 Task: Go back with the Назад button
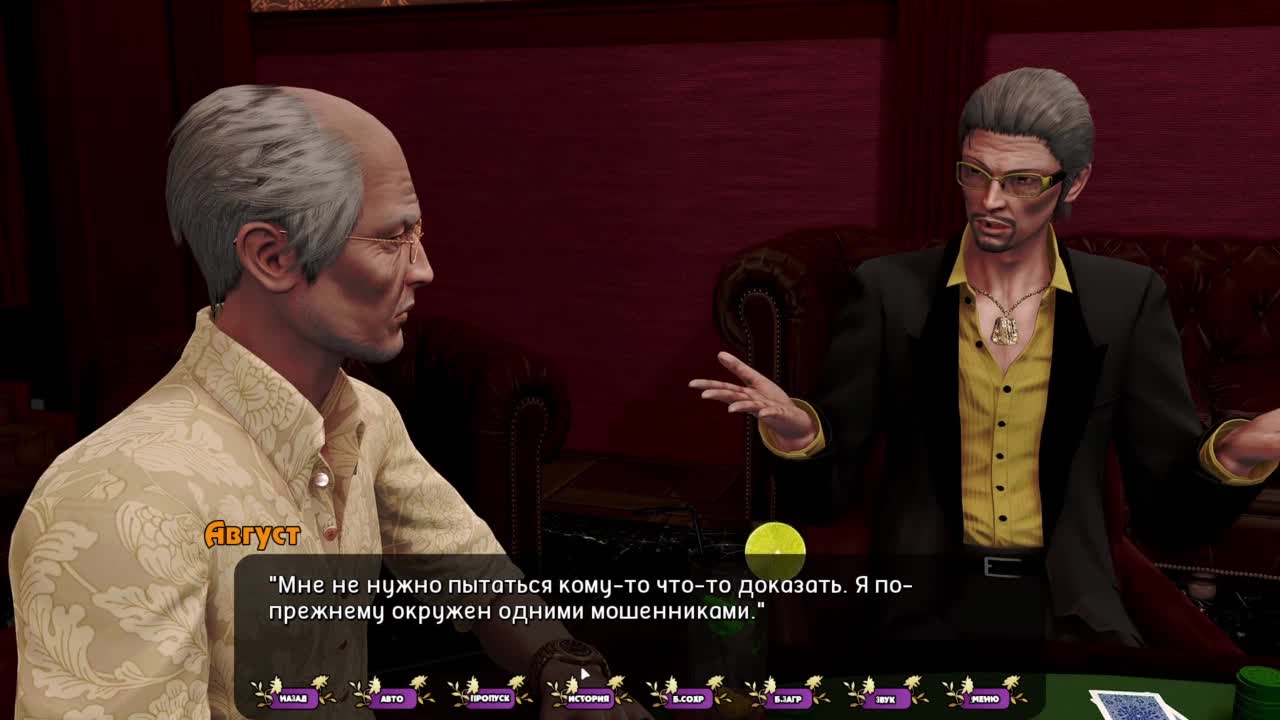pos(293,697)
